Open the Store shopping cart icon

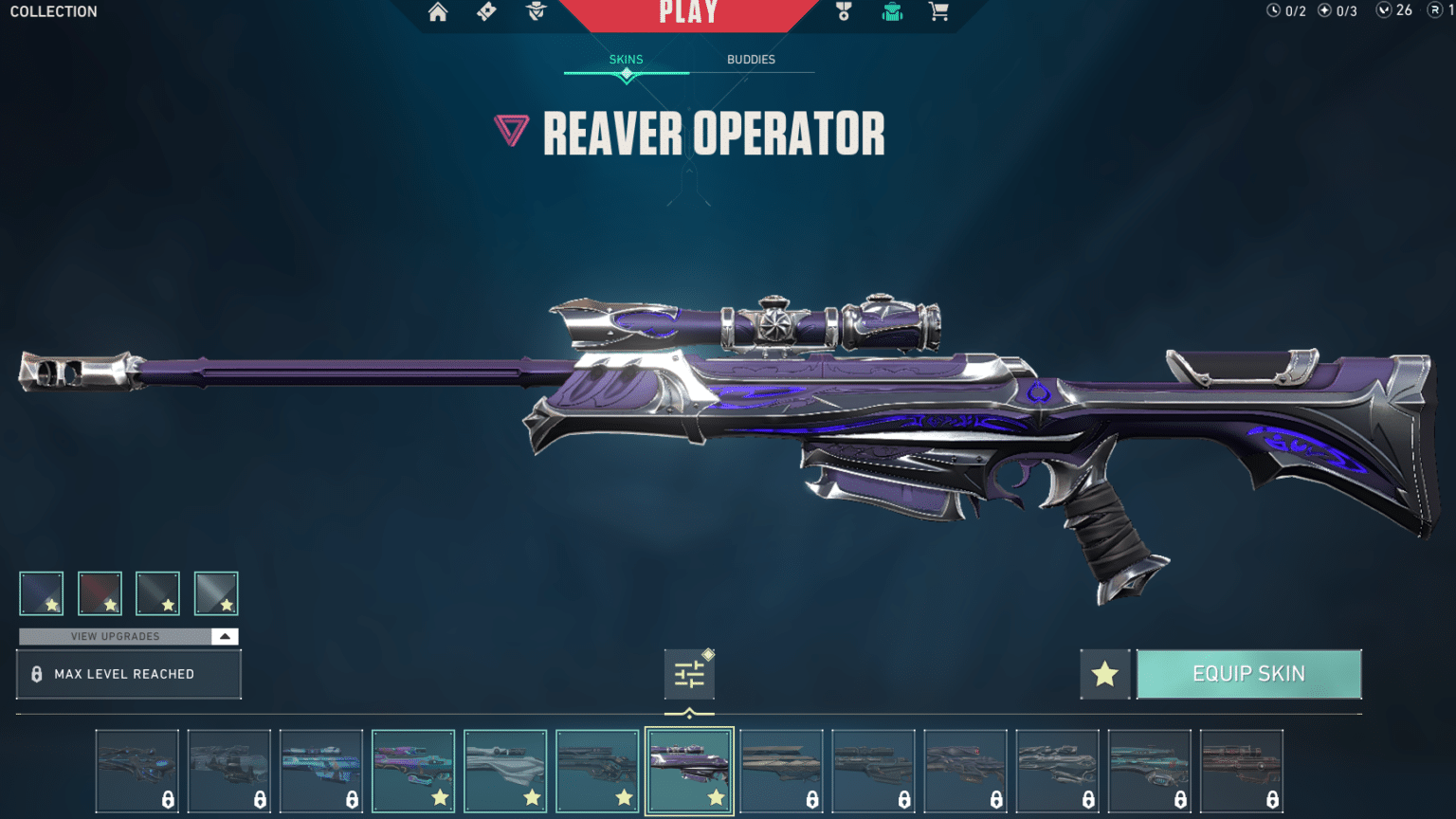938,13
